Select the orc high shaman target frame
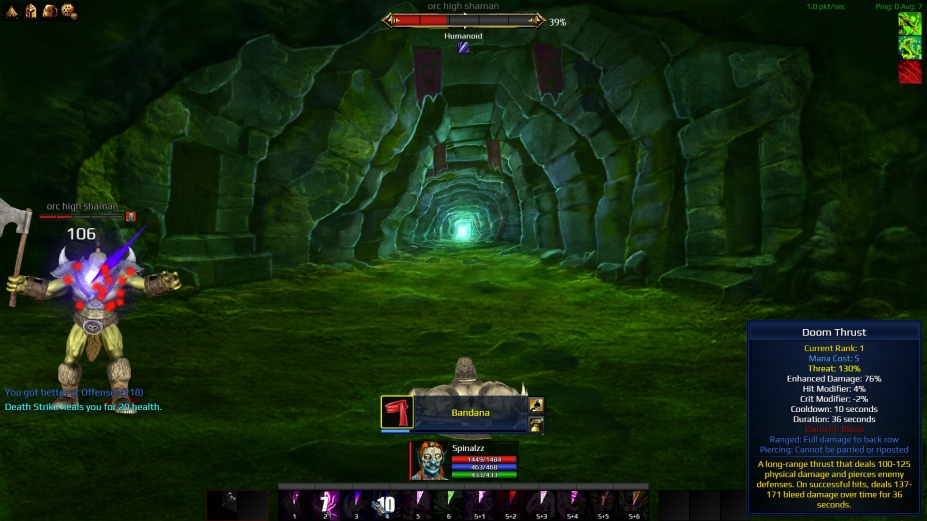The height and width of the screenshot is (521, 927). pyautogui.click(x=463, y=20)
